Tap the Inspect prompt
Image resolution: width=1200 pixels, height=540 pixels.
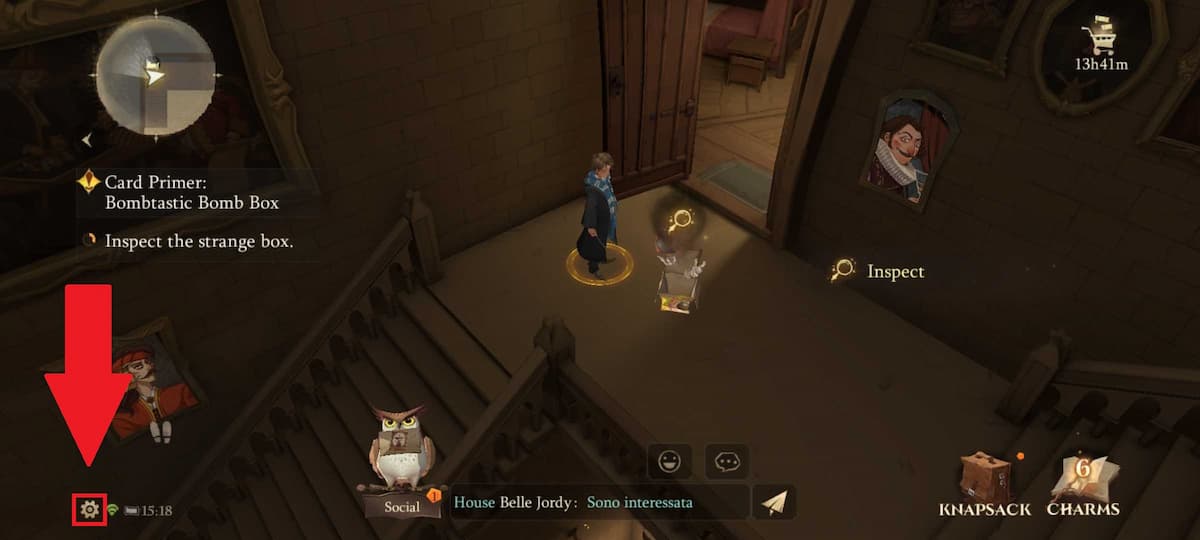tap(879, 271)
